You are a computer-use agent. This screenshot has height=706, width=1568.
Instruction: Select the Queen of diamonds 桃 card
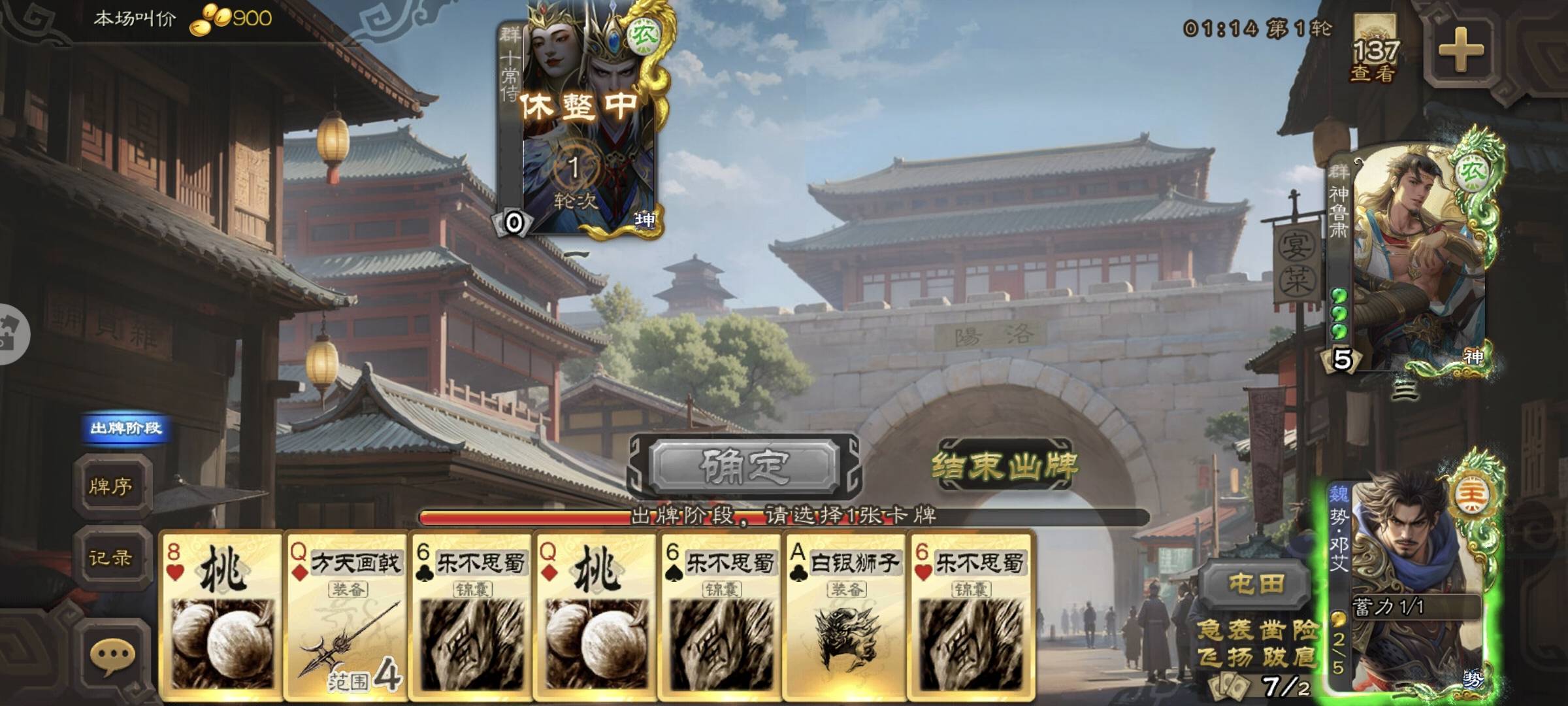pyautogui.click(x=596, y=614)
